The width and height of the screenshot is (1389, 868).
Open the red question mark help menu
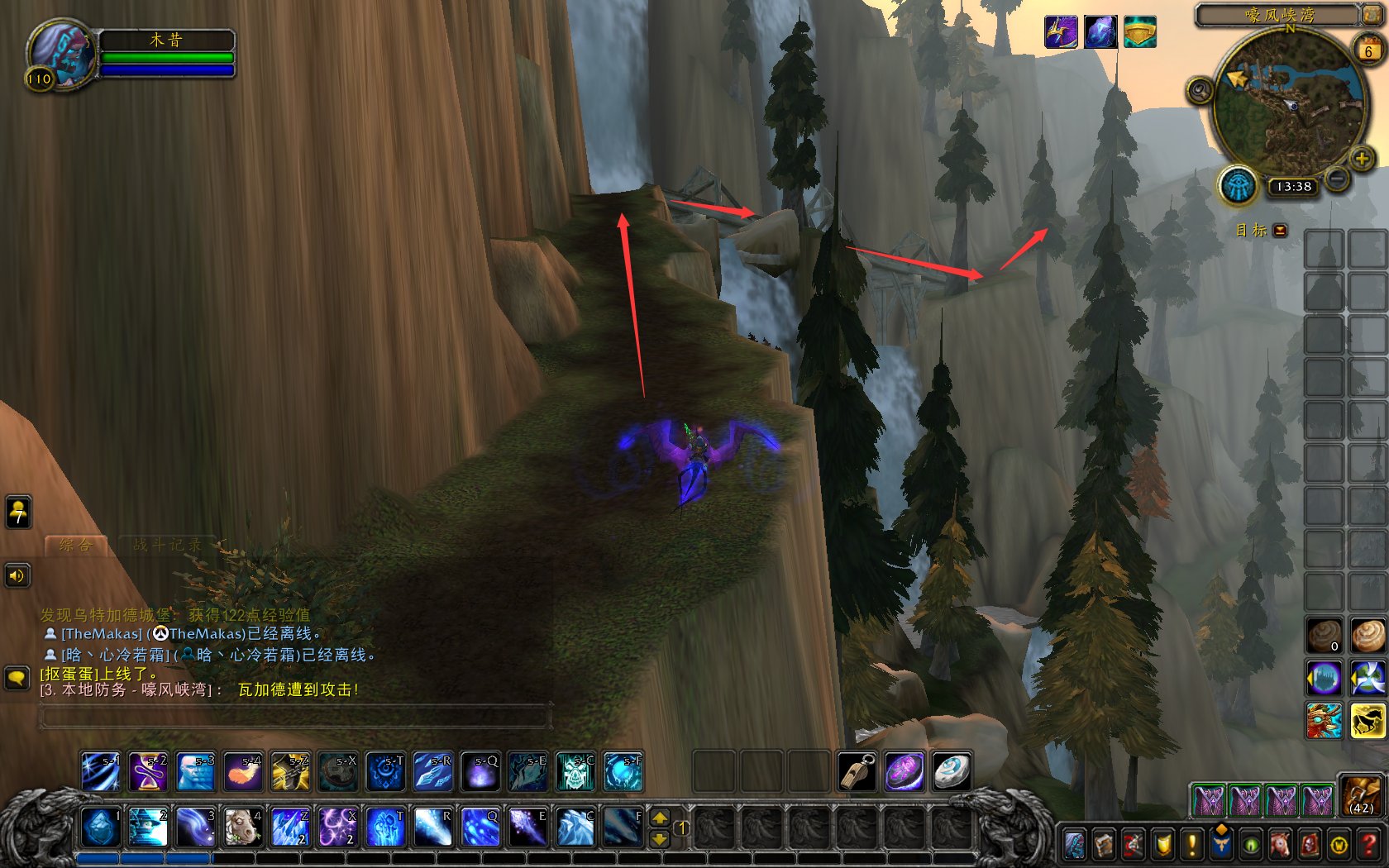coord(1369,845)
